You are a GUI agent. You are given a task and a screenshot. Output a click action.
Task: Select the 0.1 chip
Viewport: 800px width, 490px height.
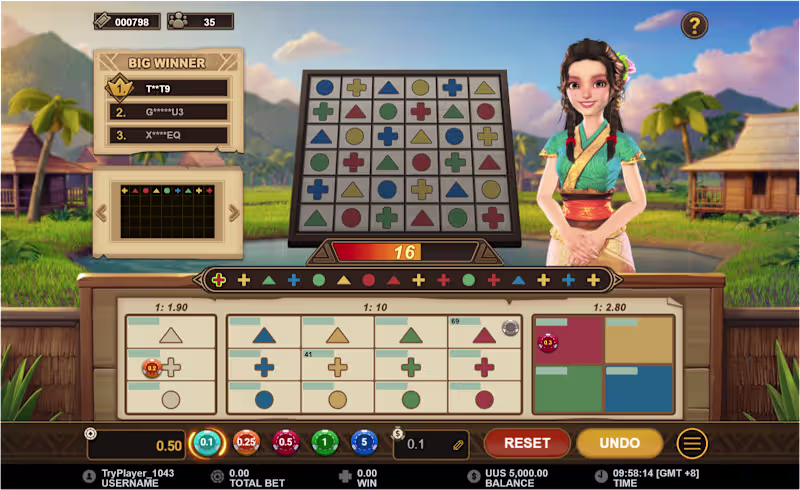(x=207, y=443)
